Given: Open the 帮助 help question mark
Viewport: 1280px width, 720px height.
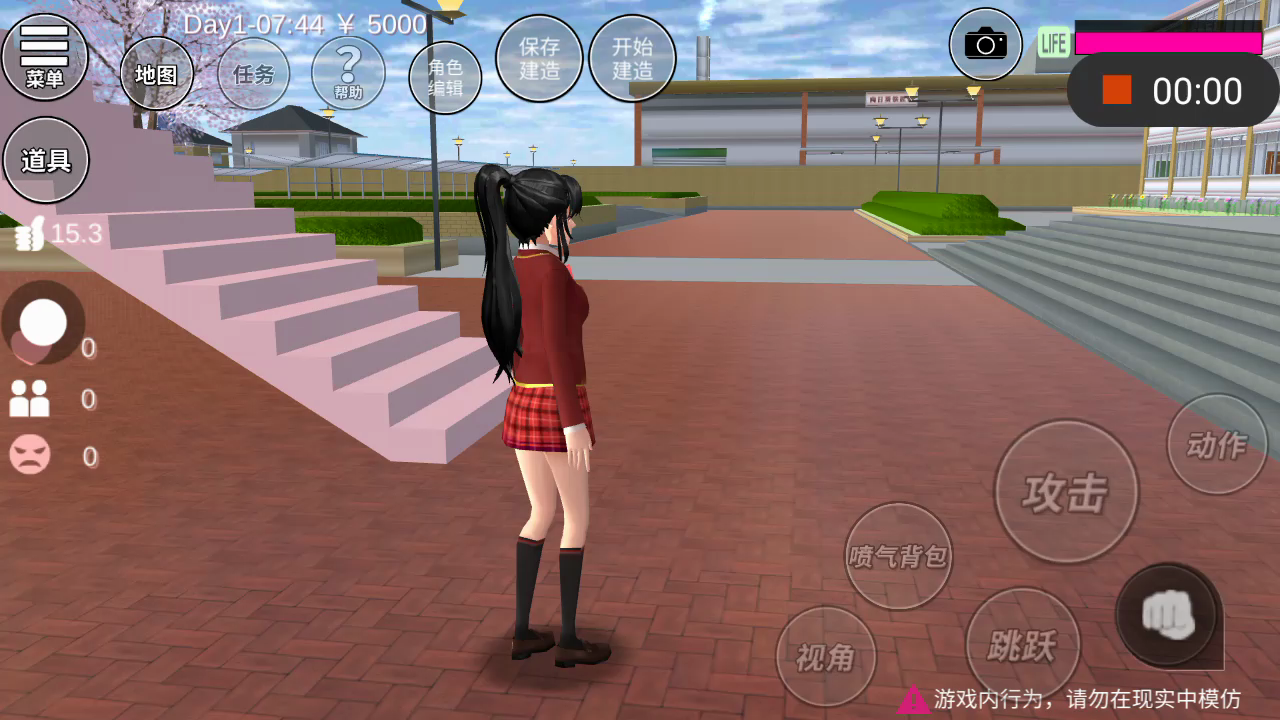Looking at the screenshot, I should 348,73.
